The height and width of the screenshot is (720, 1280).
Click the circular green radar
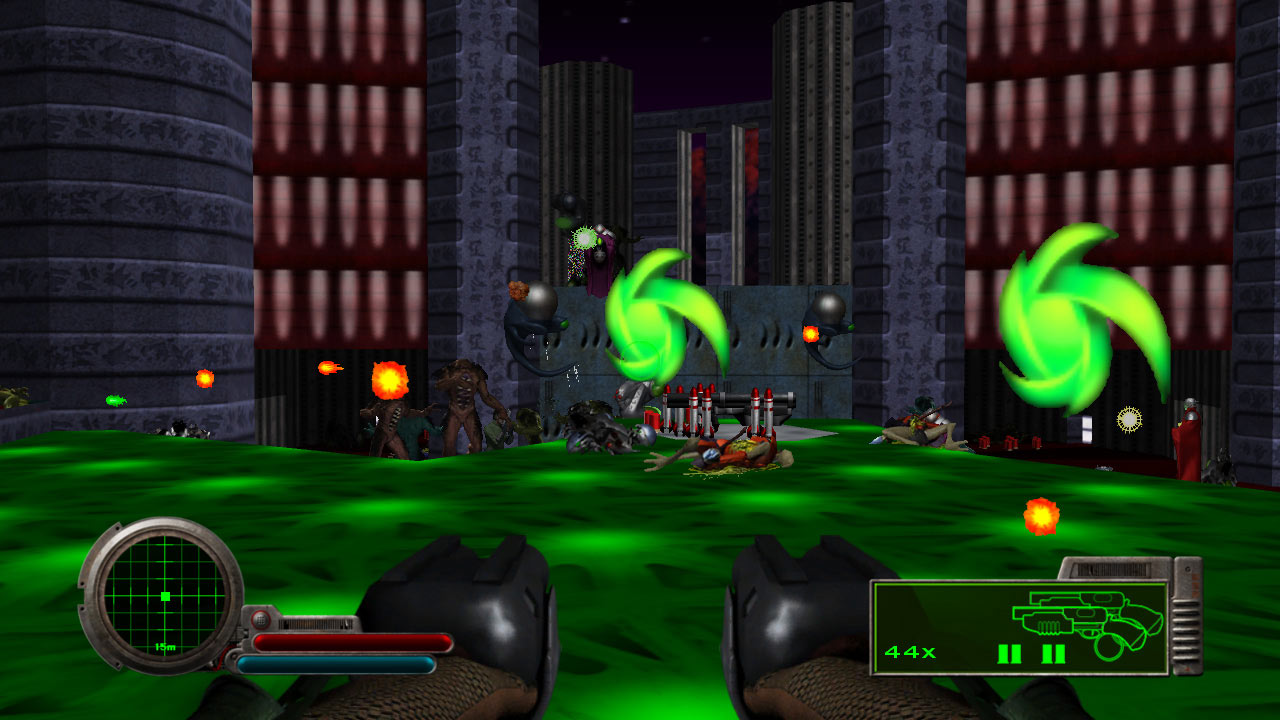coord(164,595)
